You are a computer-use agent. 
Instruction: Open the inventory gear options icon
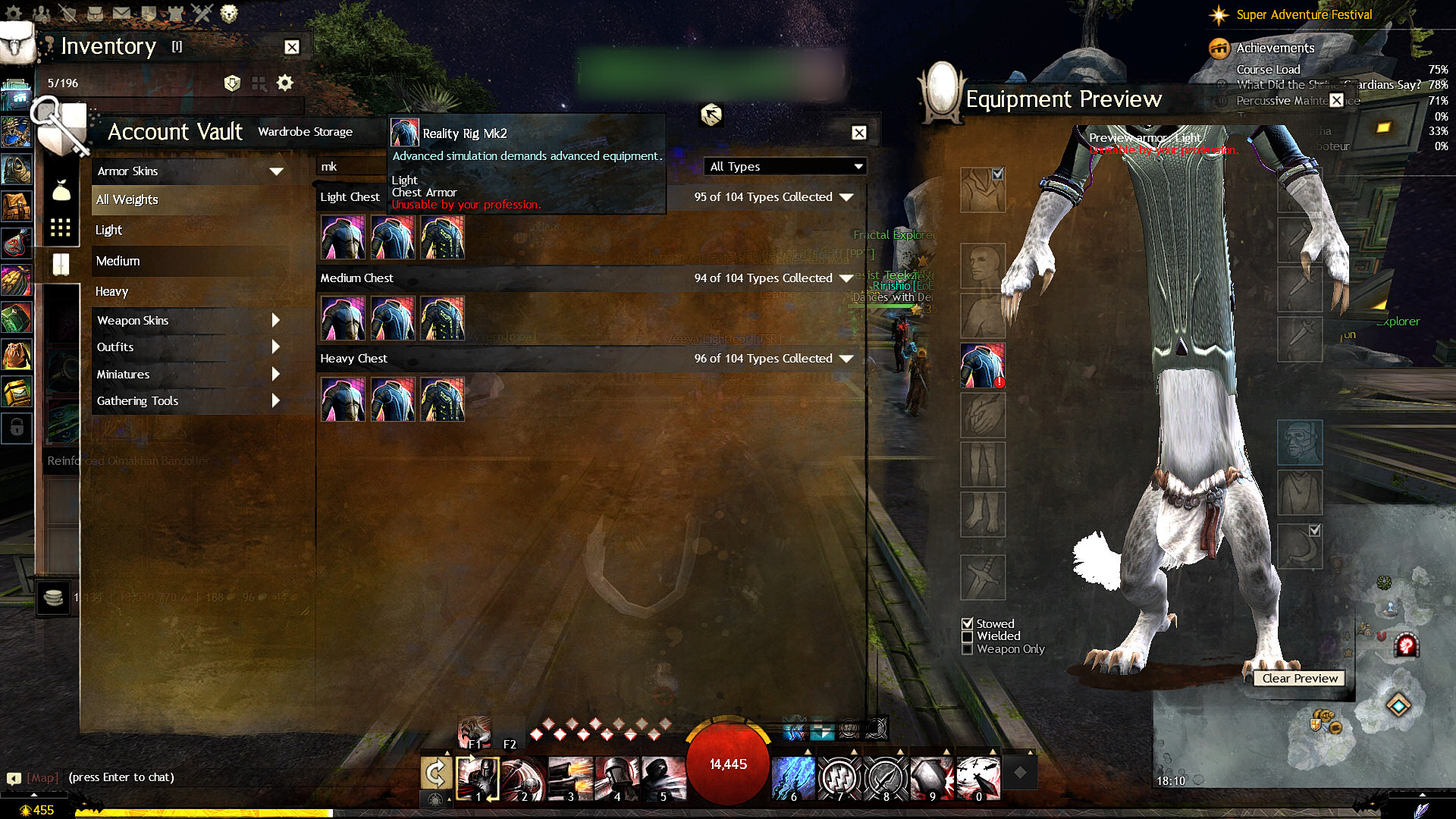[284, 83]
